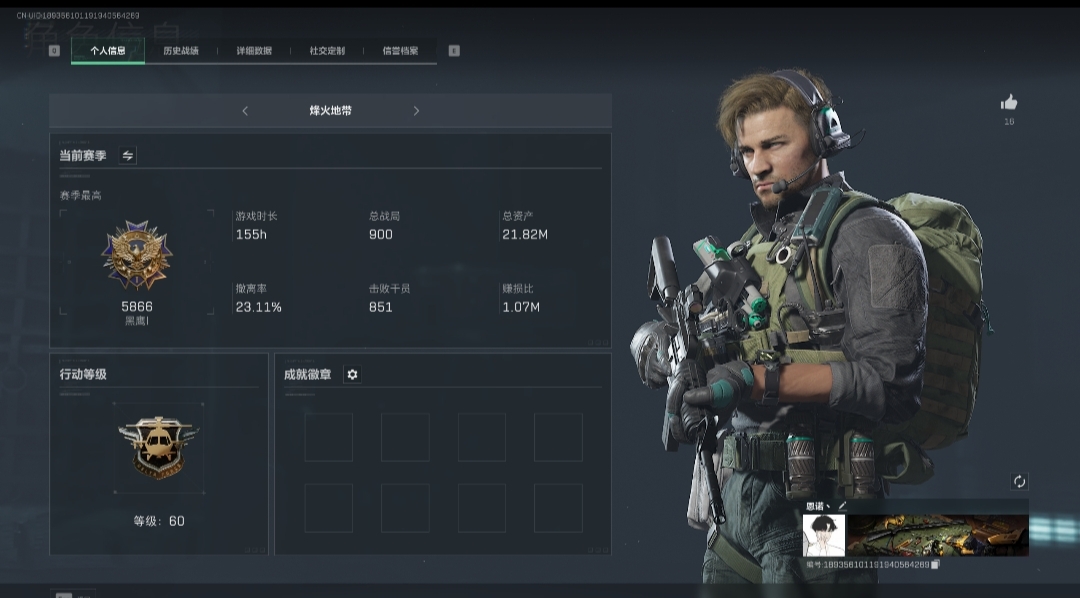The width and height of the screenshot is (1080, 598).
Task: Toggle the season swap icon next to 当前赛季
Action: click(128, 156)
